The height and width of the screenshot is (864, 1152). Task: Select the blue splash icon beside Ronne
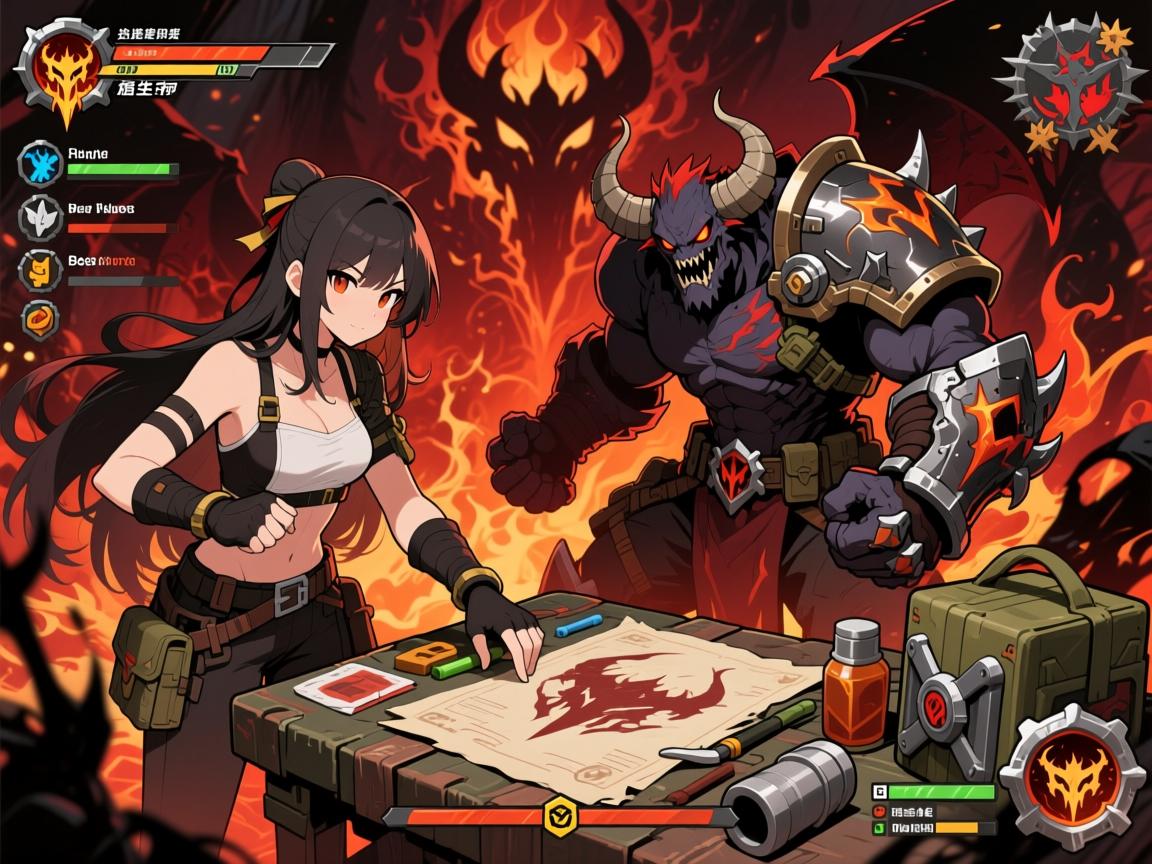coord(41,163)
